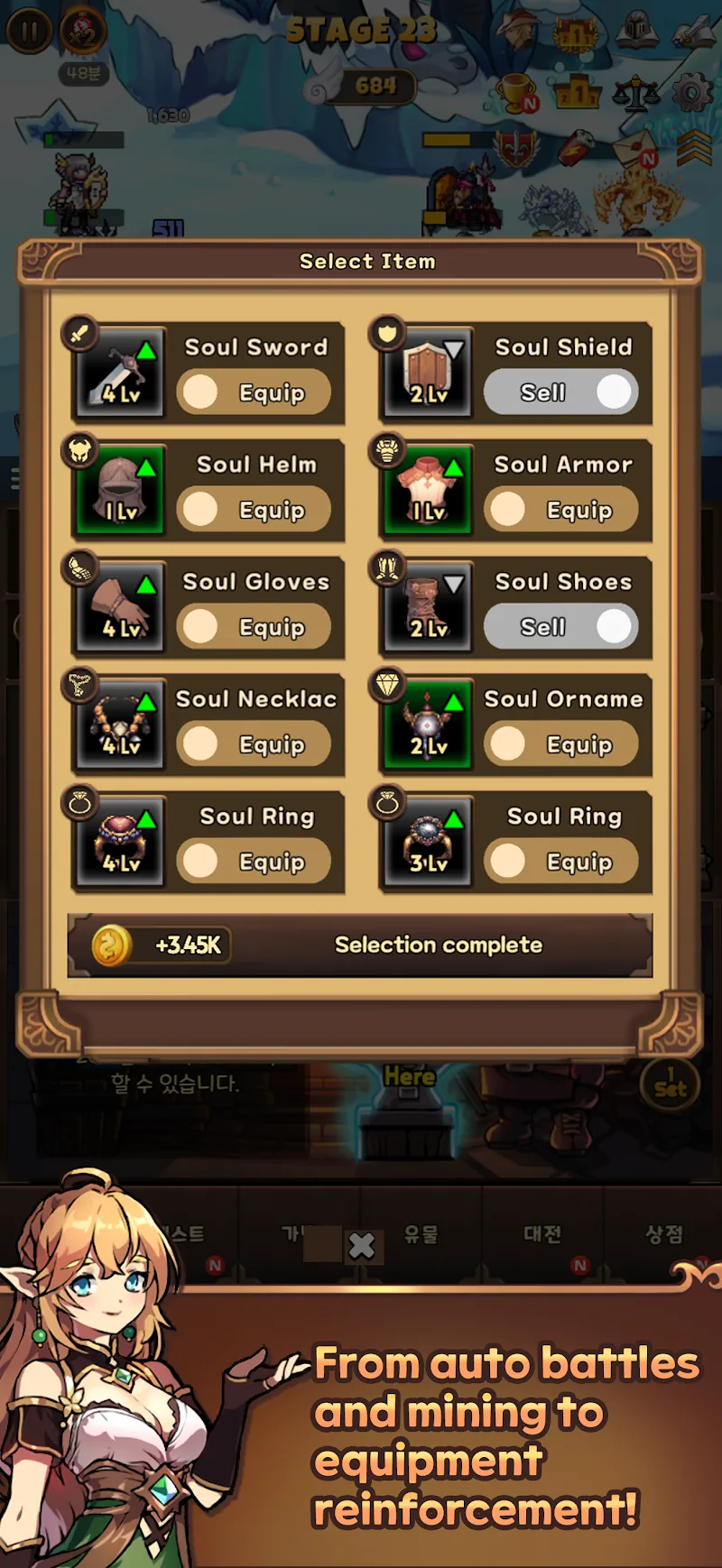Toggle Soul Sword Equip switch

point(254,392)
